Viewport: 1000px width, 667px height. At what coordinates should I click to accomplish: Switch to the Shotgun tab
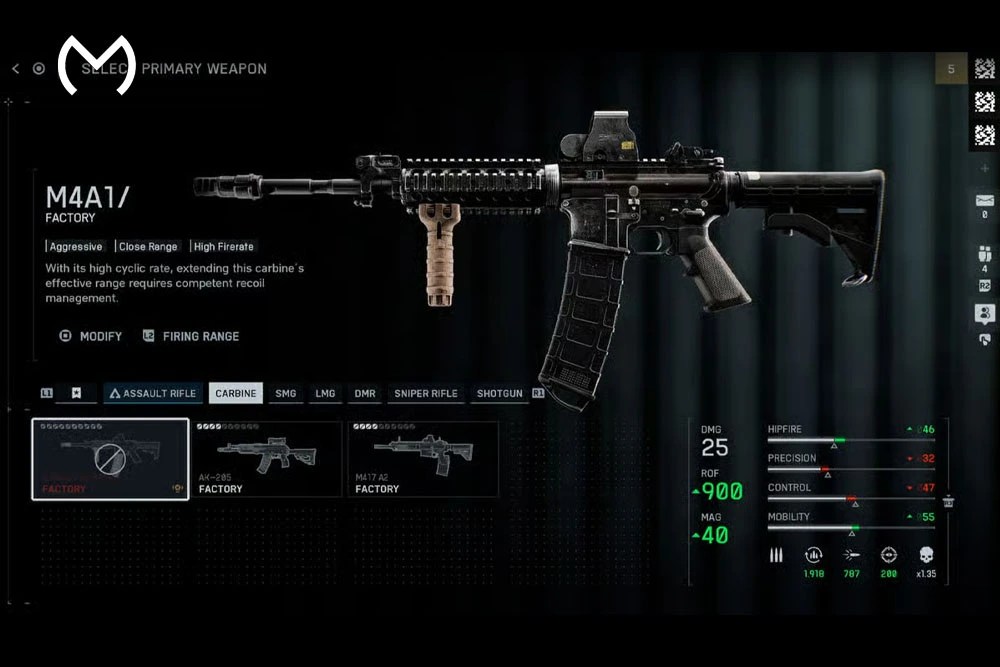click(x=499, y=393)
